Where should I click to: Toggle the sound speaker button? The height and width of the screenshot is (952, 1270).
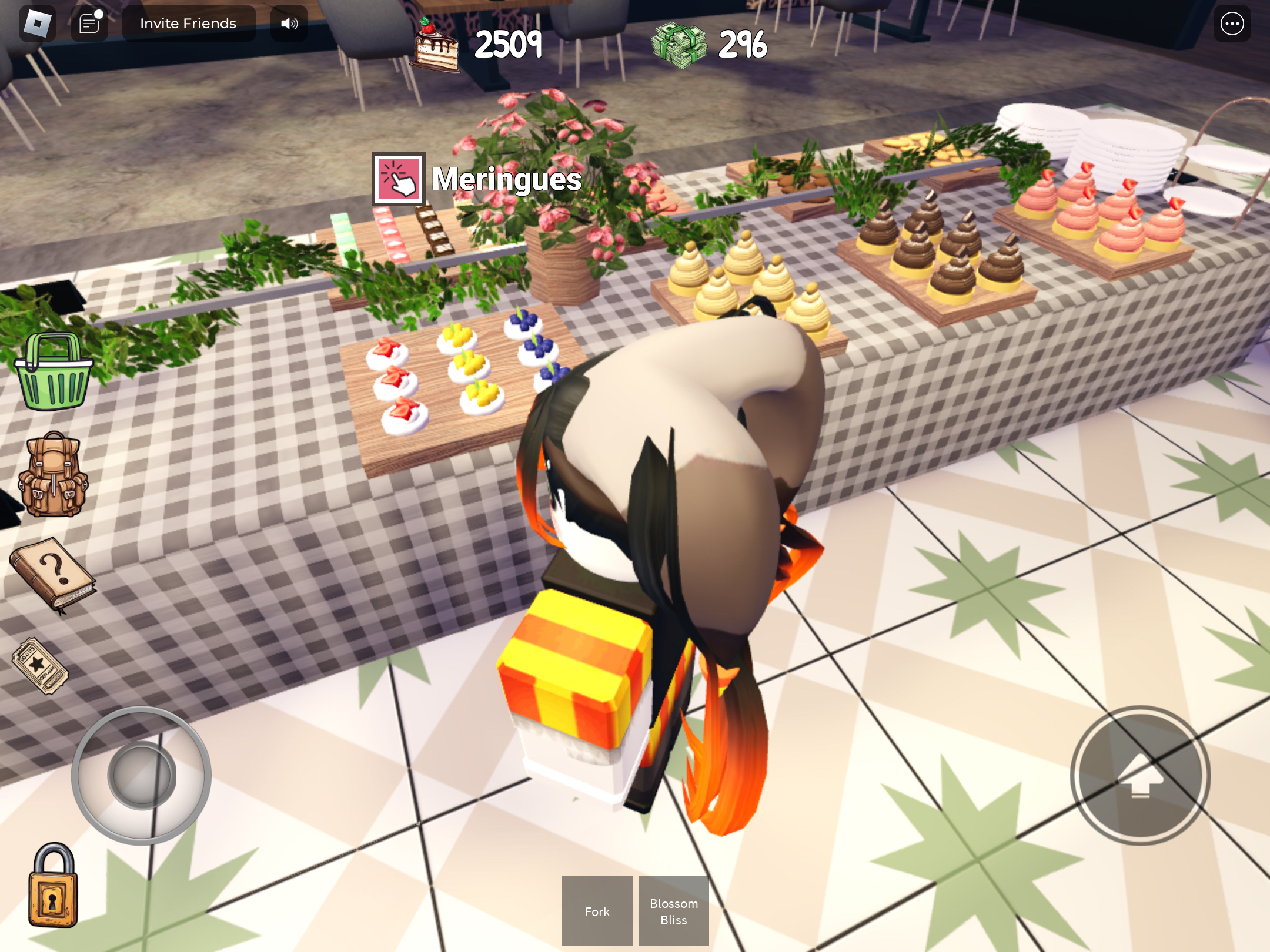tap(289, 24)
